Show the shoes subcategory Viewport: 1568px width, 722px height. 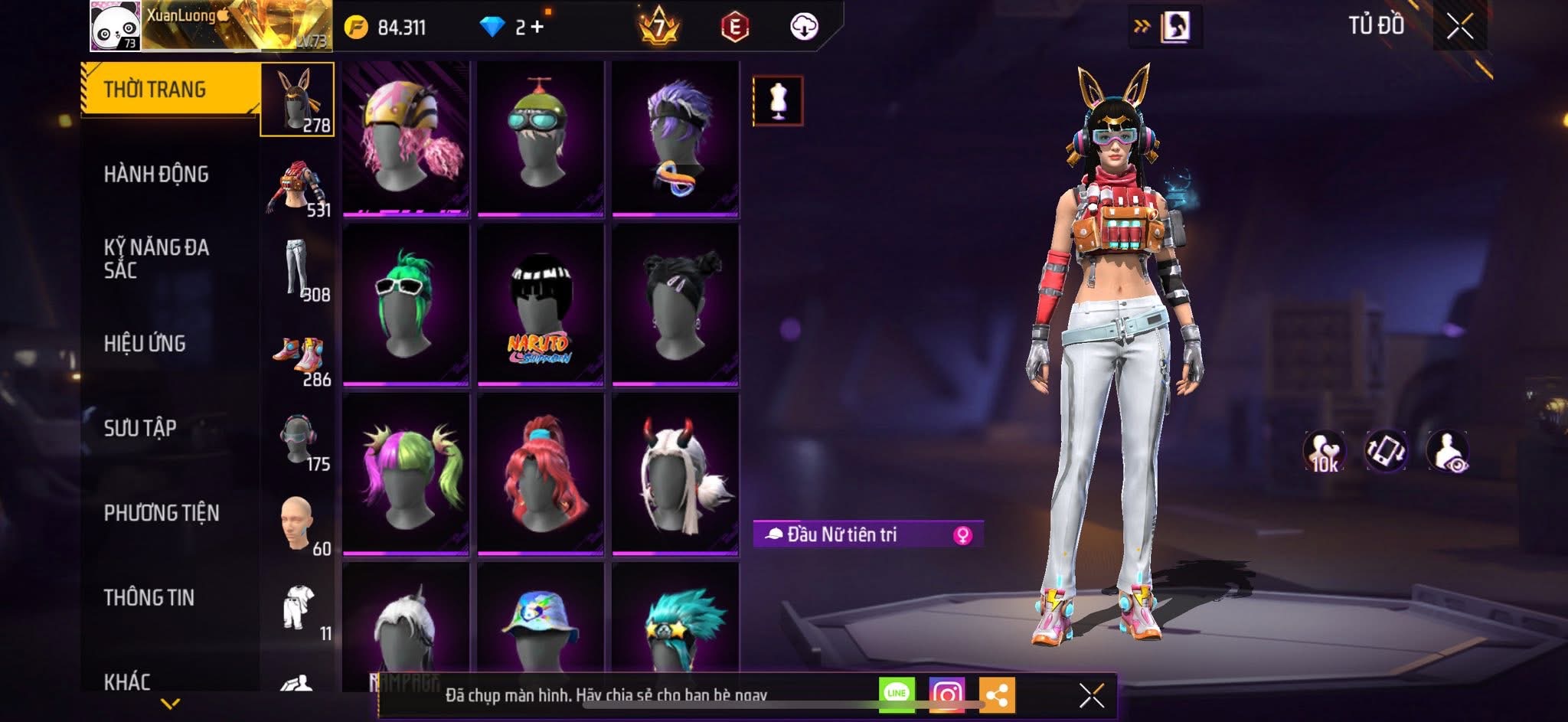point(299,358)
